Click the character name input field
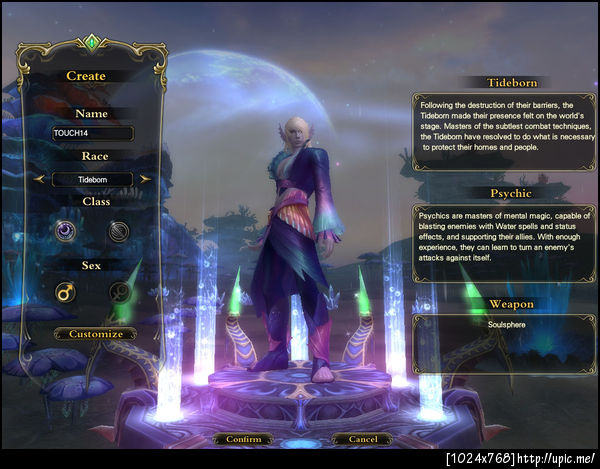This screenshot has height=469, width=600. coord(93,133)
